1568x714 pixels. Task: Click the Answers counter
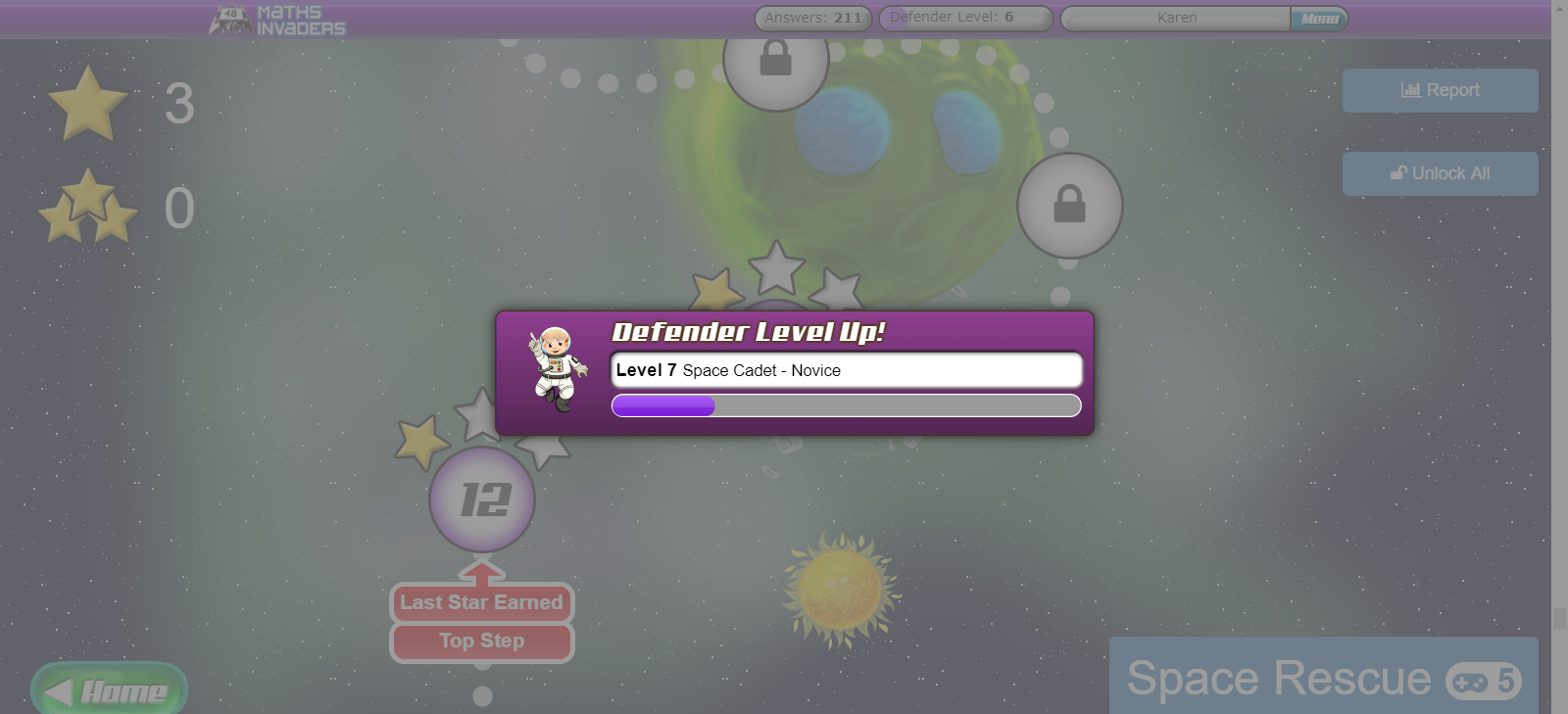pyautogui.click(x=811, y=17)
